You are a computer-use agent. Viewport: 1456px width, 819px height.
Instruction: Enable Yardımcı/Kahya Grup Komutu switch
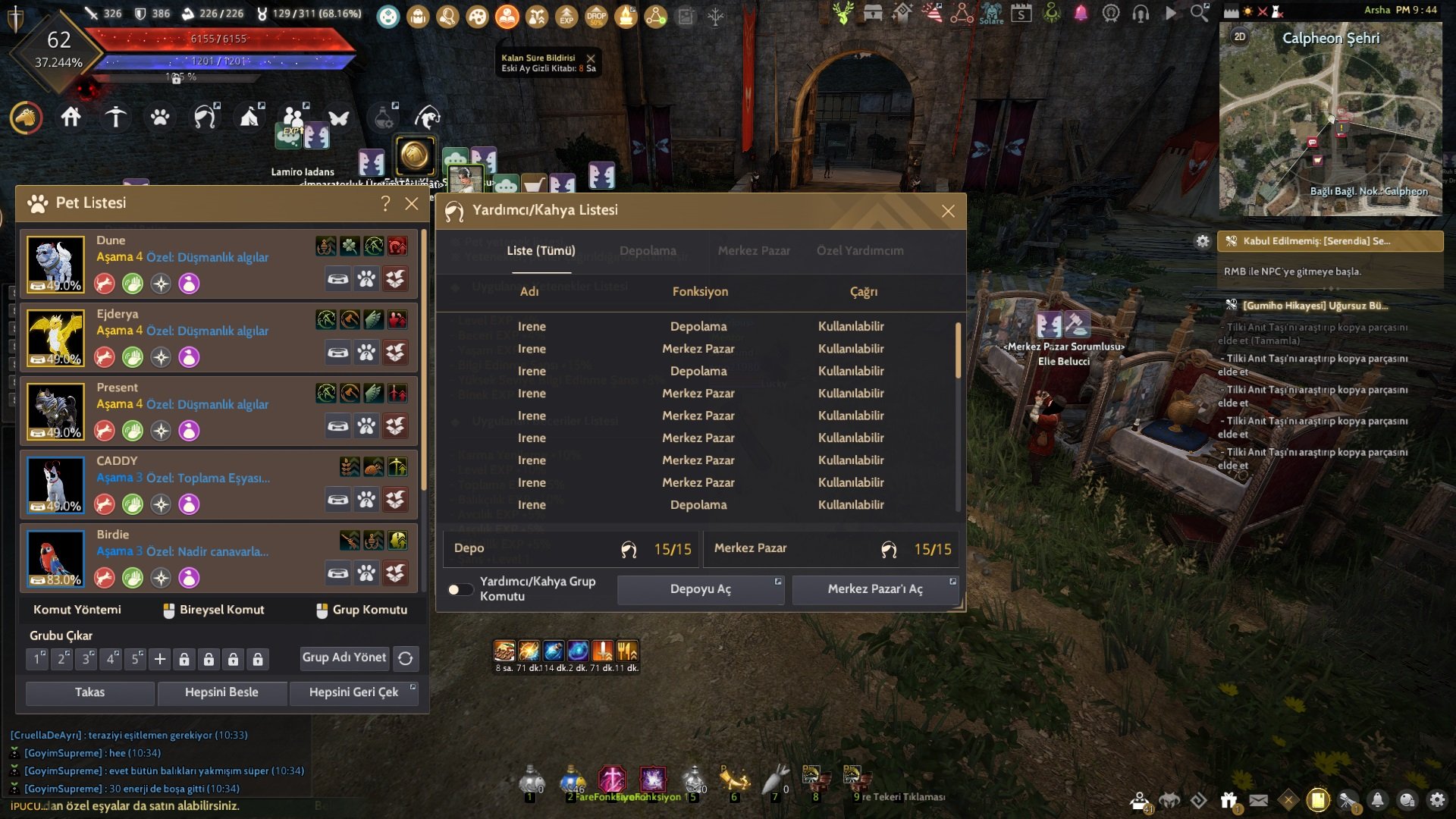tap(460, 588)
